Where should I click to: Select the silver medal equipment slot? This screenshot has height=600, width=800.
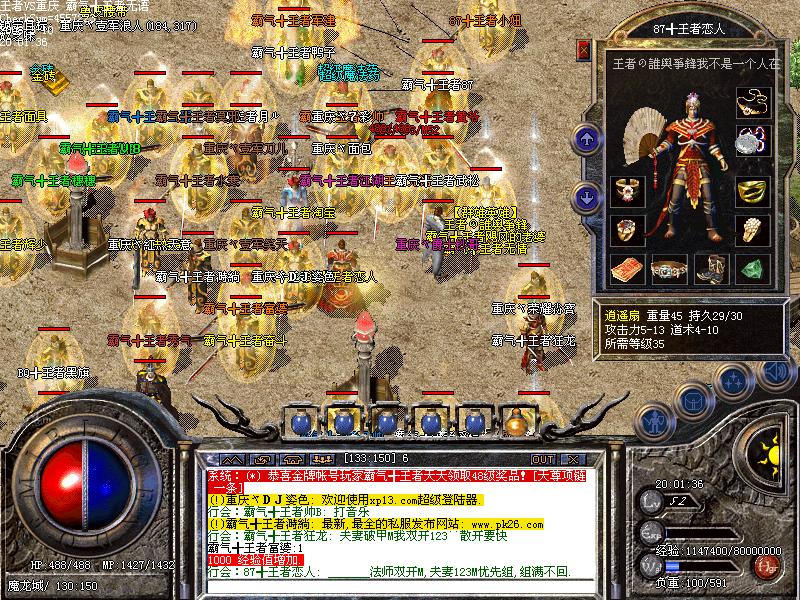[x=751, y=140]
